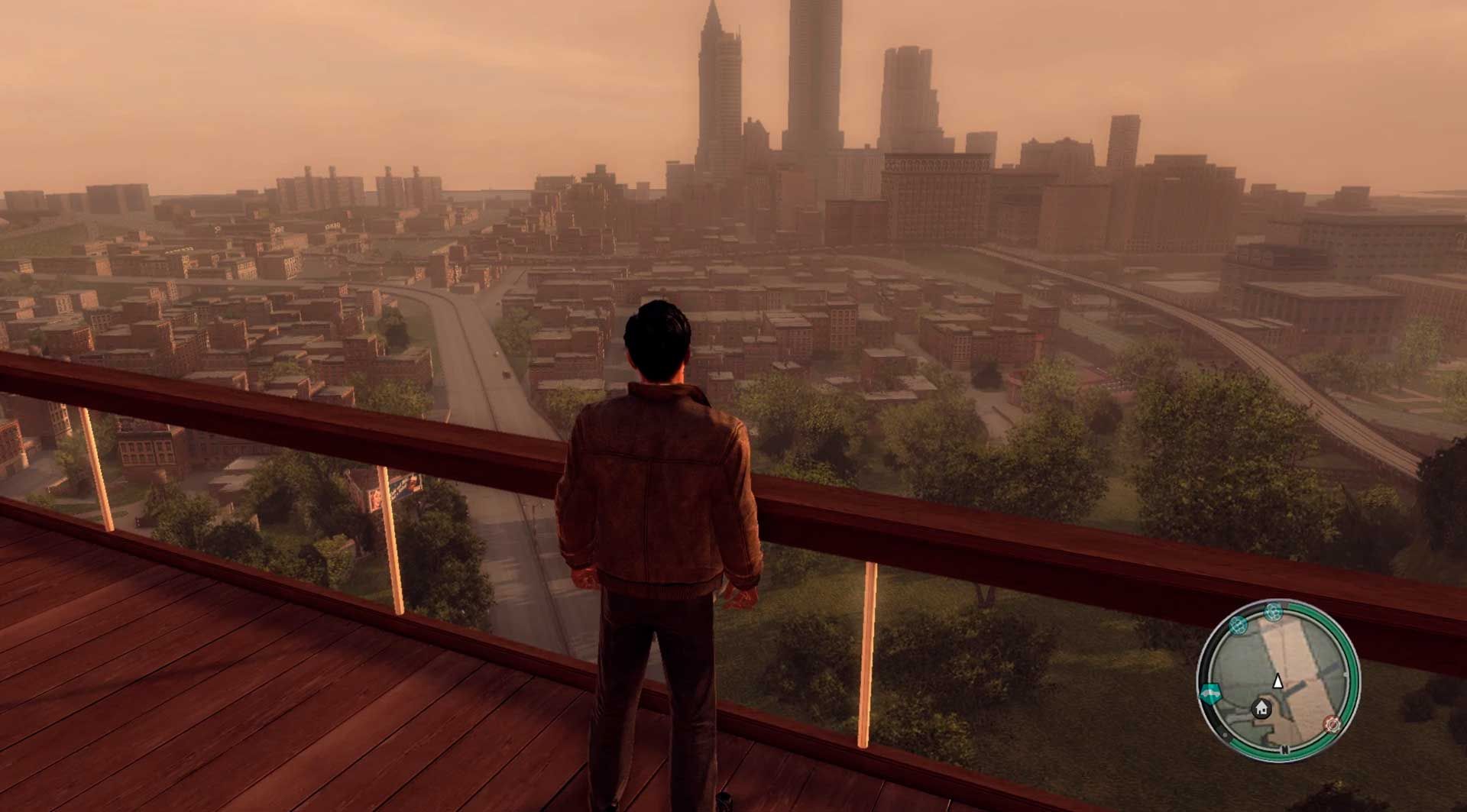Click the N compass letter below the minimap
The height and width of the screenshot is (812, 1467).
(x=1285, y=749)
